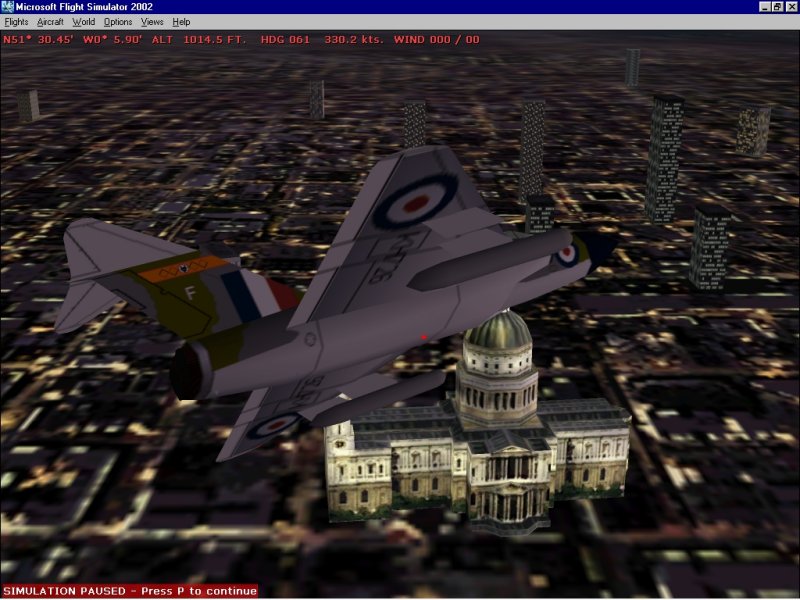
Task: Open the Aircraft menu
Action: click(49, 21)
